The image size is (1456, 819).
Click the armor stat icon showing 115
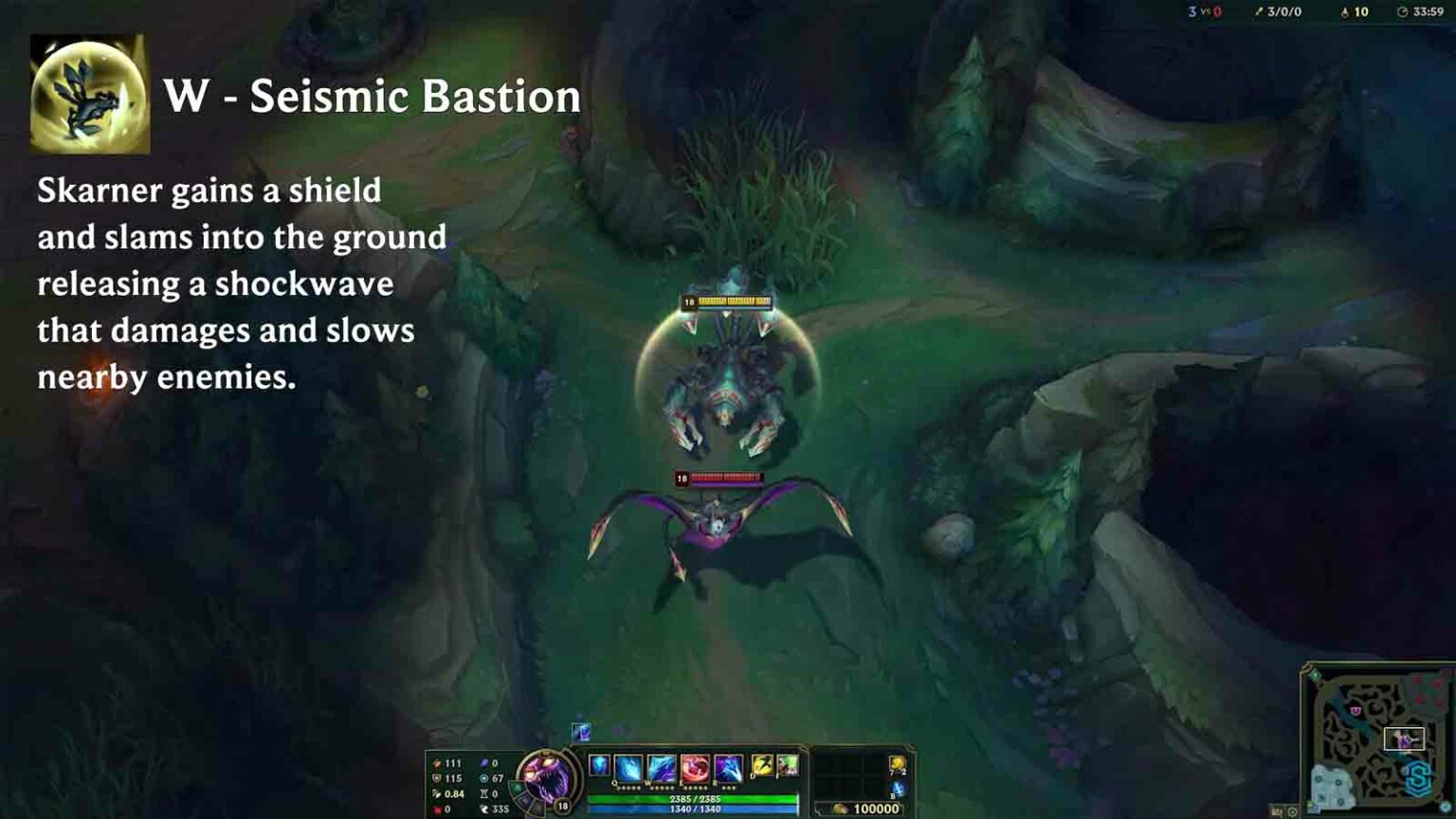436,778
